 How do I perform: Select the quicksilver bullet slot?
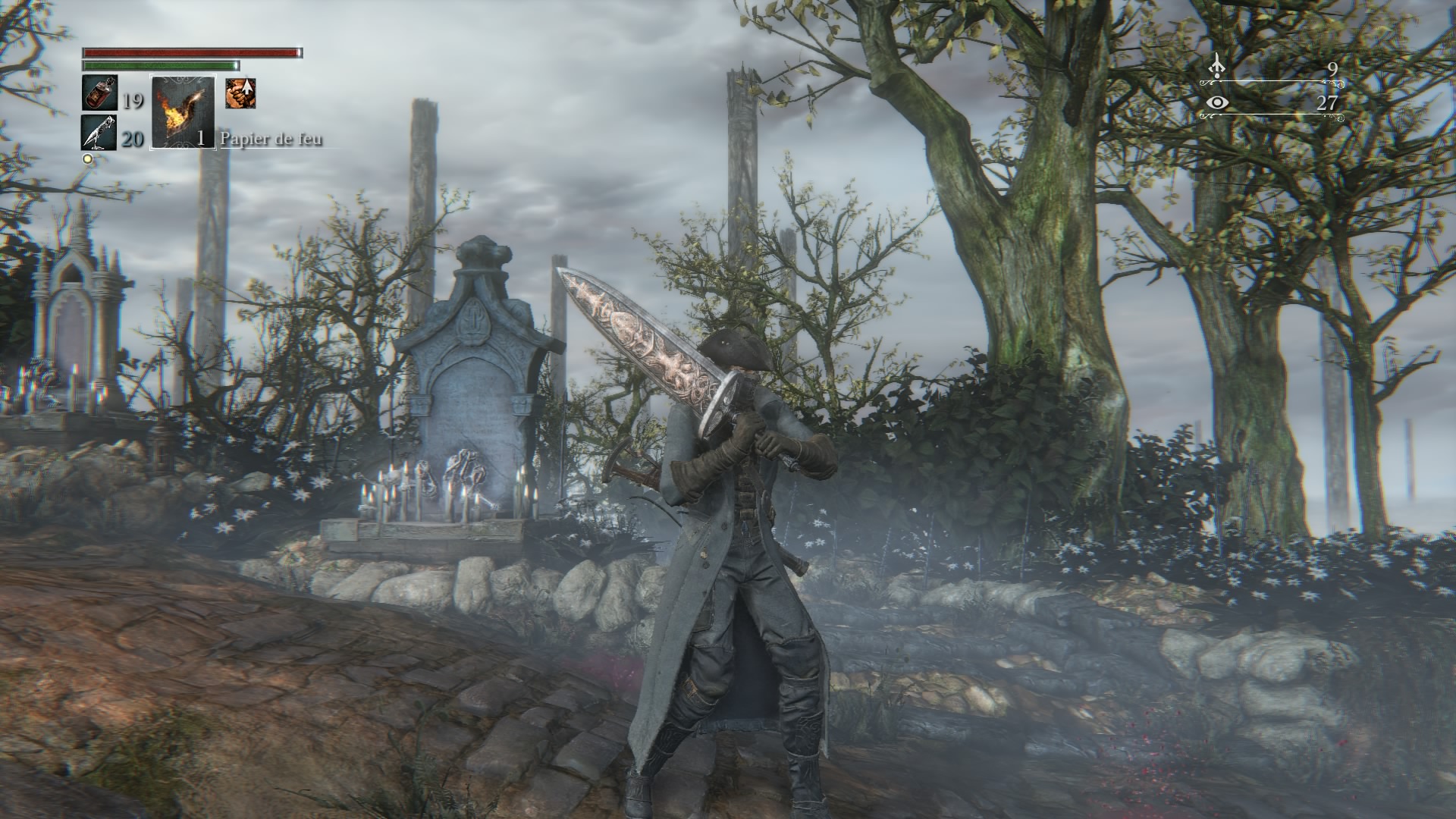click(99, 133)
